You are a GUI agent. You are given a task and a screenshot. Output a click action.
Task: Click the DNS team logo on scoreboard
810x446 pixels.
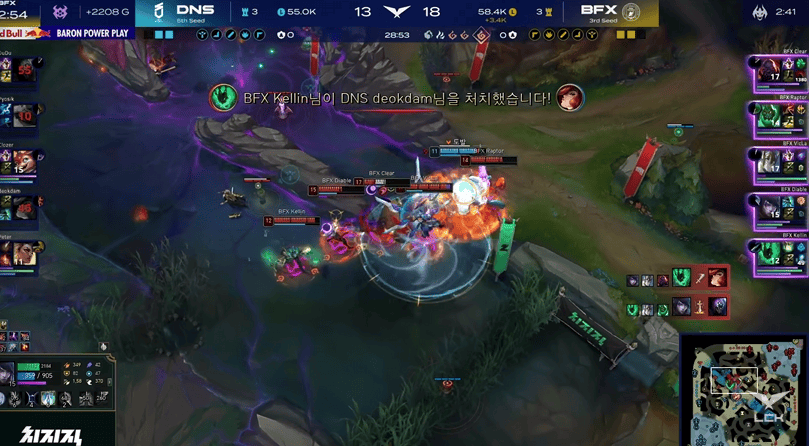click(x=159, y=12)
